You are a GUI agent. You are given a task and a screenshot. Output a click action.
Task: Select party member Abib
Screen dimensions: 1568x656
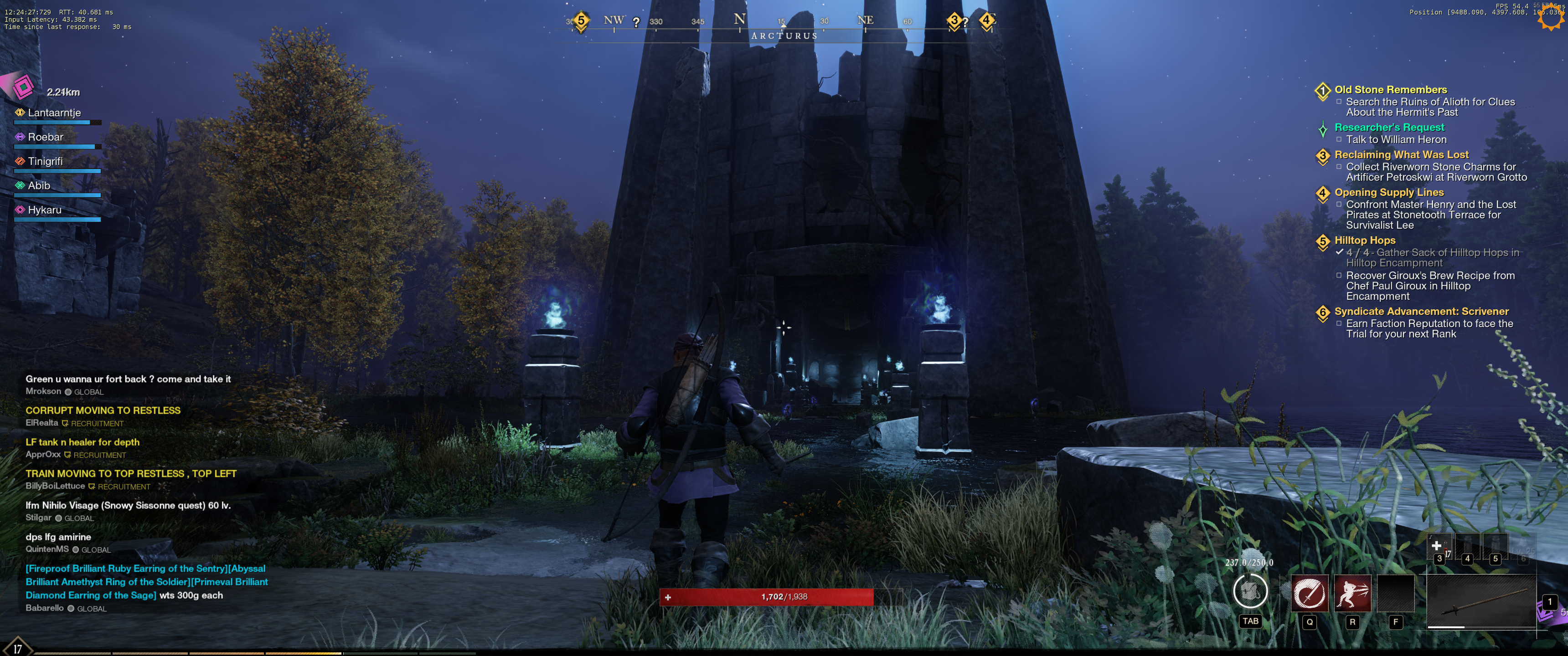tap(39, 185)
